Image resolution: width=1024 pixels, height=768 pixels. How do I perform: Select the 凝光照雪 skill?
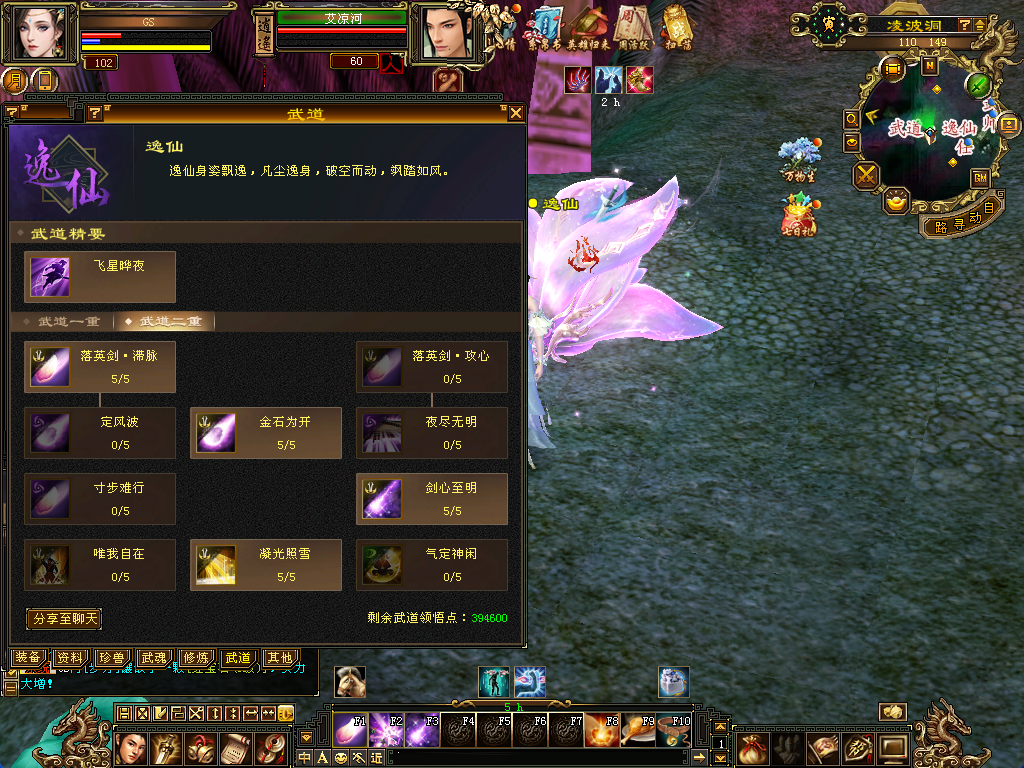[x=266, y=565]
